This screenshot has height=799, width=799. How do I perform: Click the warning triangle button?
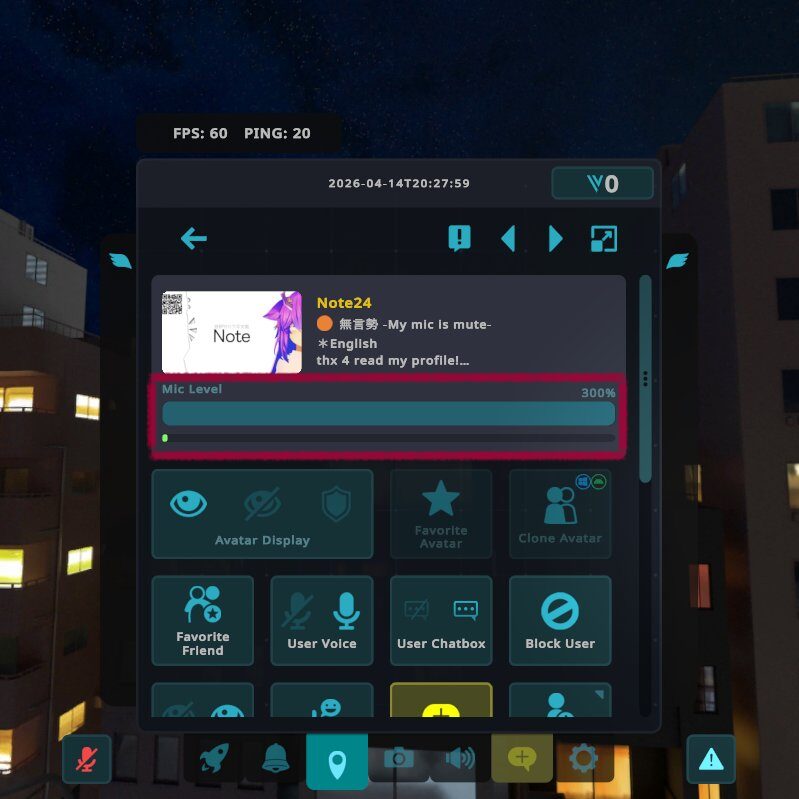711,759
